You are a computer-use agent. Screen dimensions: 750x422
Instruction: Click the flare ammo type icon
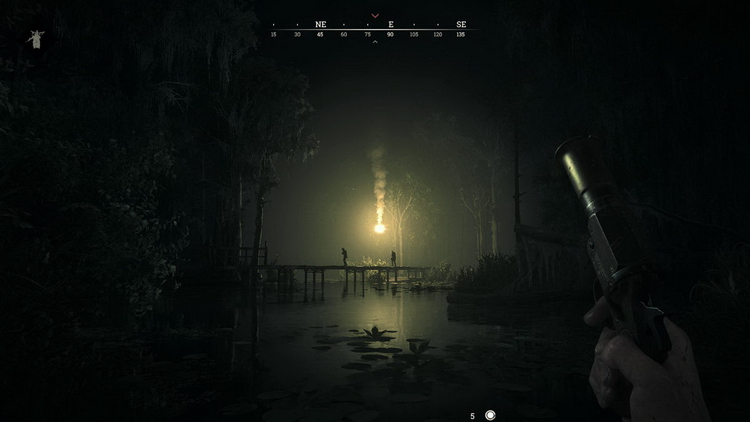[x=490, y=415]
